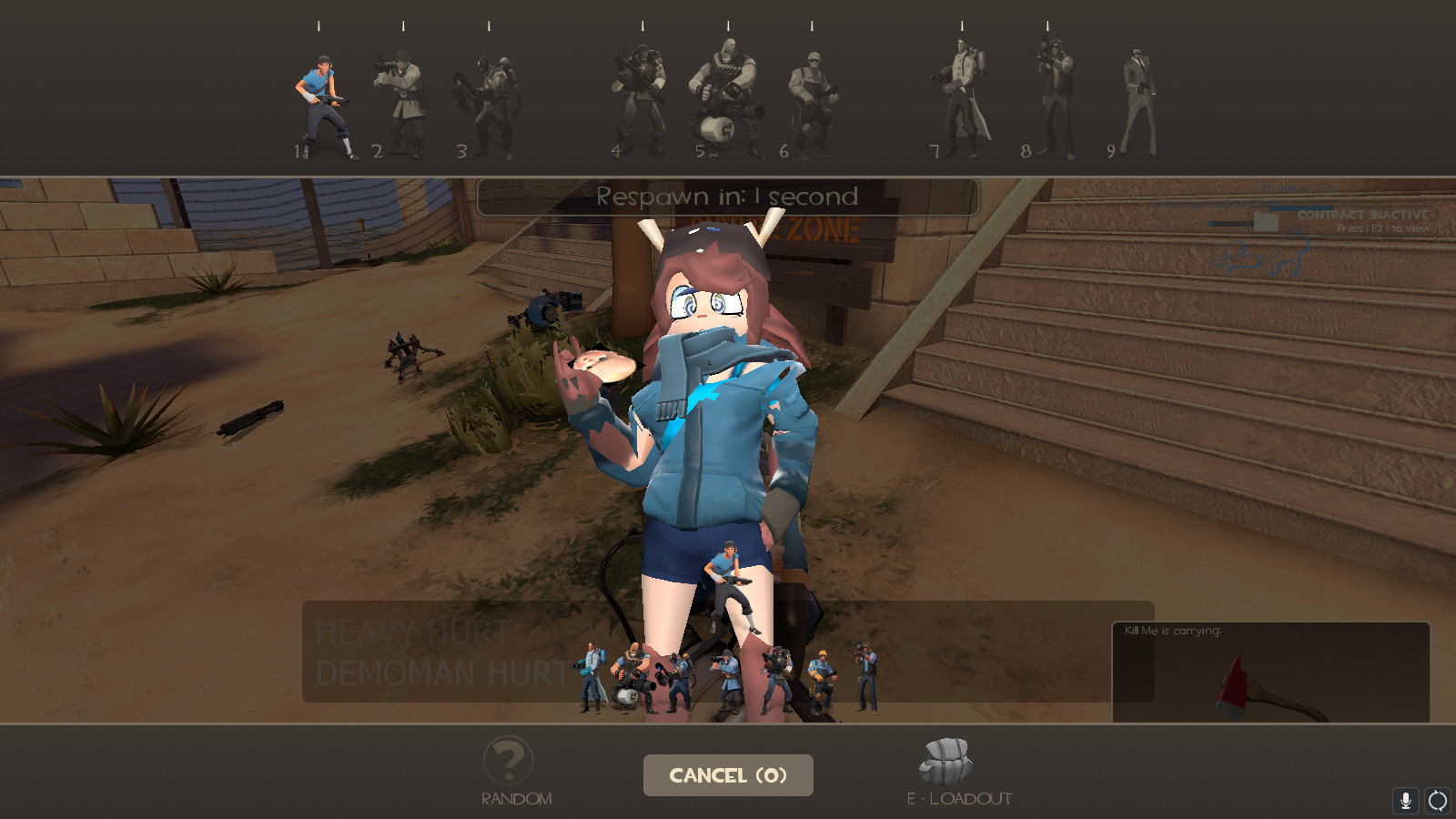Click the Respawn in 1 second banner
Screen dimensions: 1456x819
tap(726, 197)
